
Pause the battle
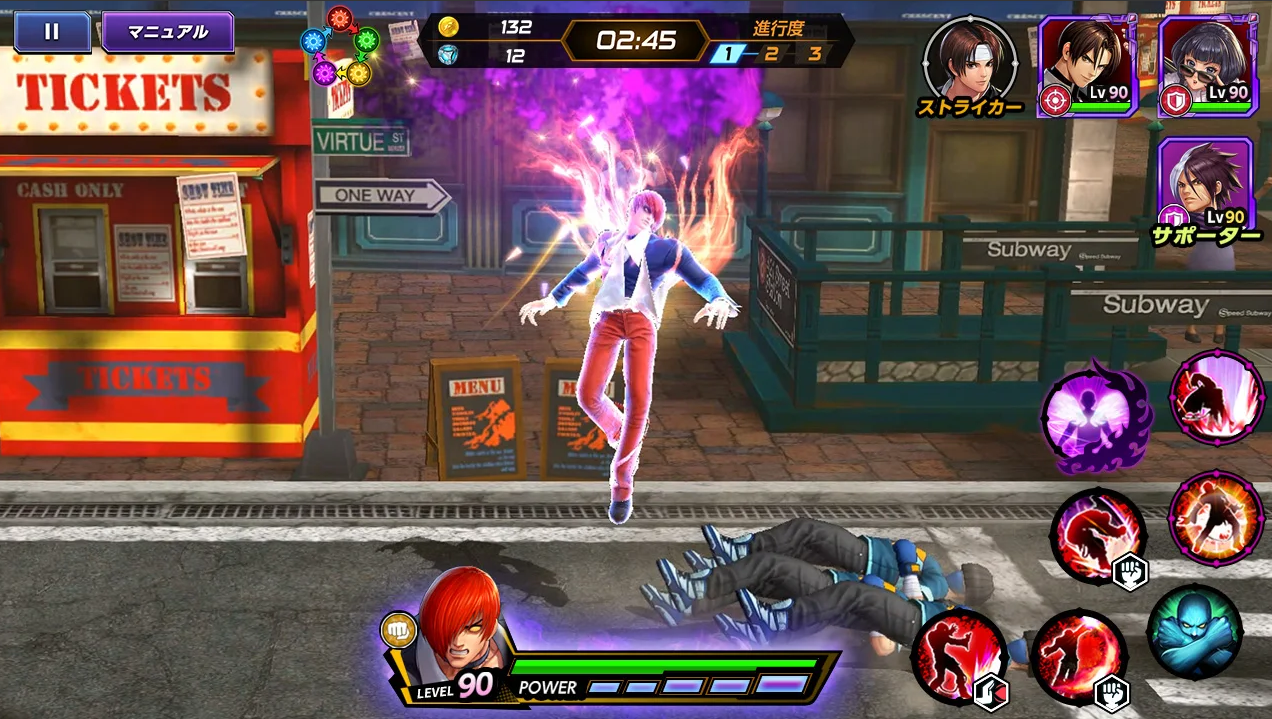pyautogui.click(x=51, y=32)
